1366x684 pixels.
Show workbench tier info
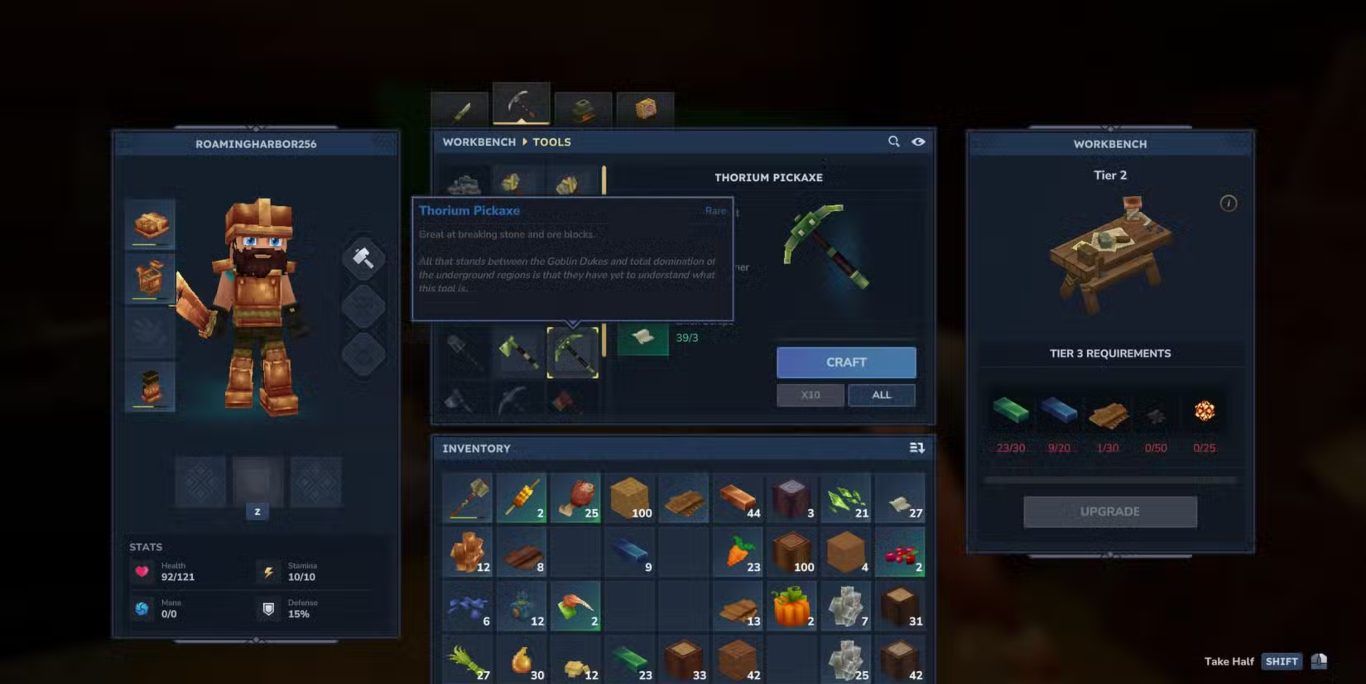click(1229, 203)
